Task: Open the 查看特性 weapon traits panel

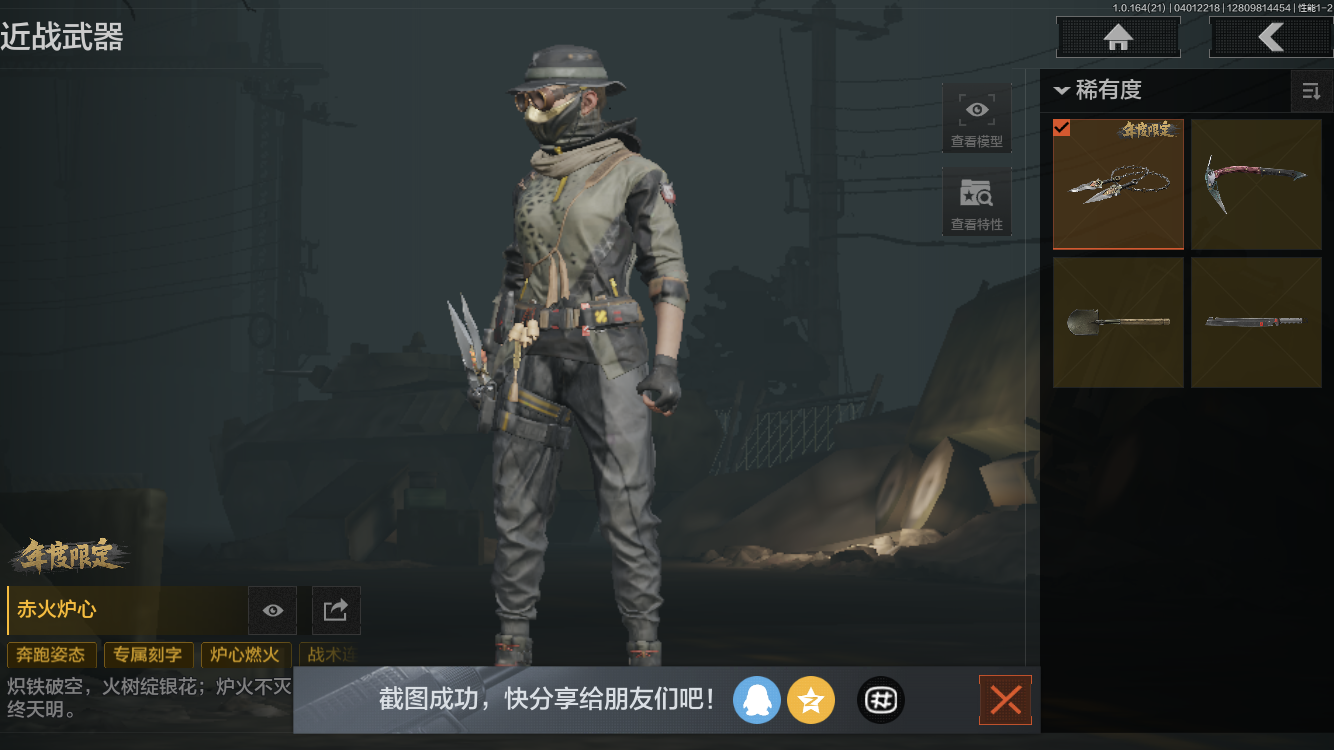Action: 976,202
